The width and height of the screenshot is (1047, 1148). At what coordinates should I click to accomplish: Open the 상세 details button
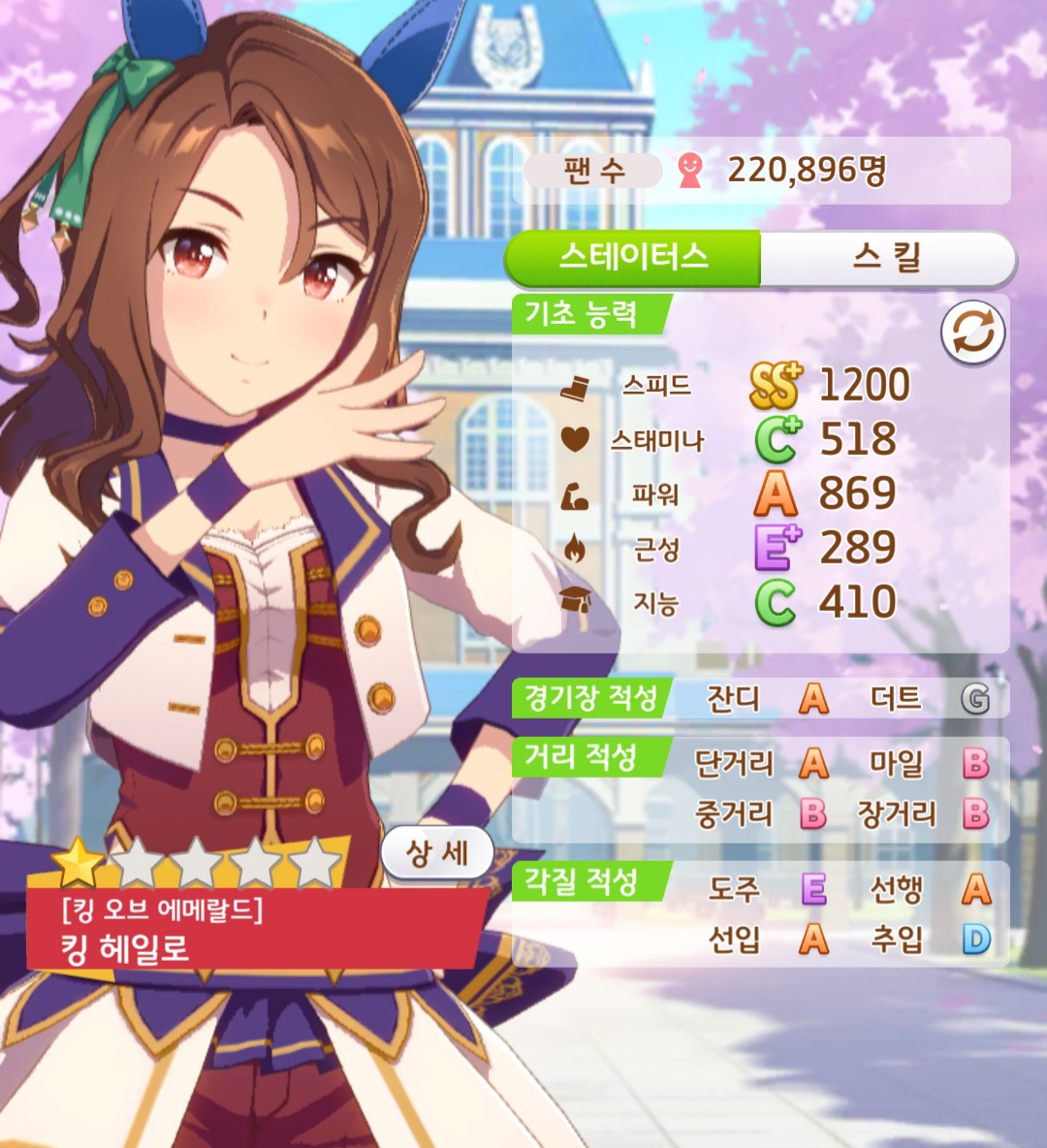pos(437,853)
